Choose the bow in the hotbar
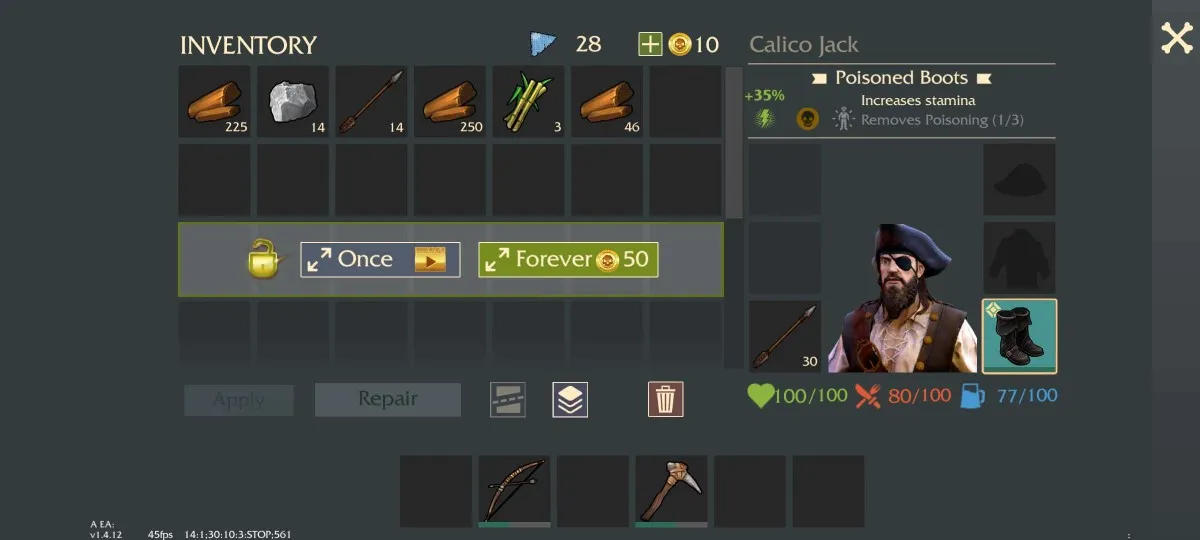The image size is (1200, 540). (x=514, y=490)
